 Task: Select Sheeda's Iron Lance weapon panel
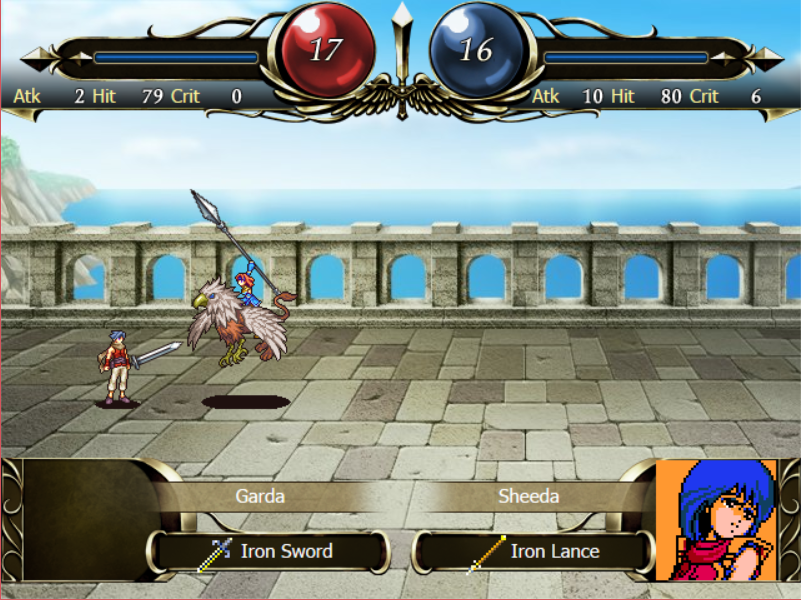[x=533, y=551]
